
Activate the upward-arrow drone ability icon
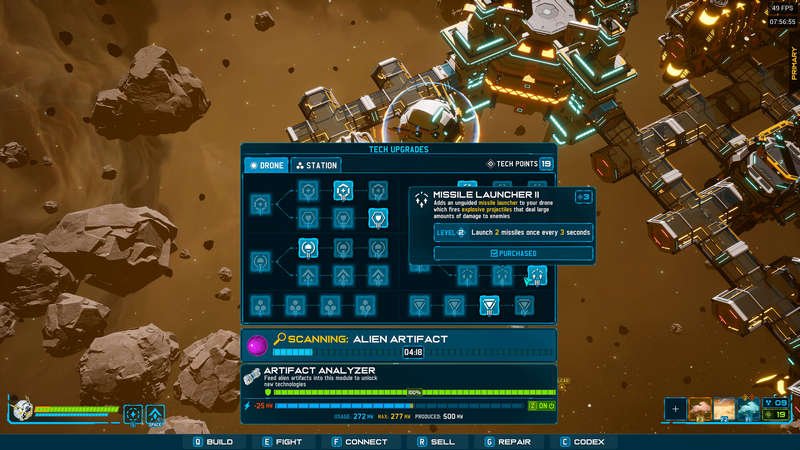tap(155, 413)
